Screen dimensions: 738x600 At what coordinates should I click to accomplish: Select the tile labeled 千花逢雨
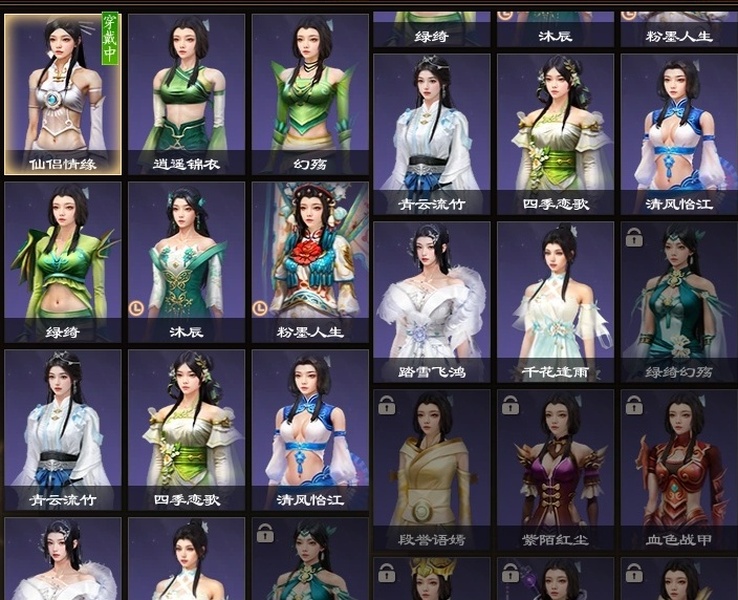coord(555,302)
